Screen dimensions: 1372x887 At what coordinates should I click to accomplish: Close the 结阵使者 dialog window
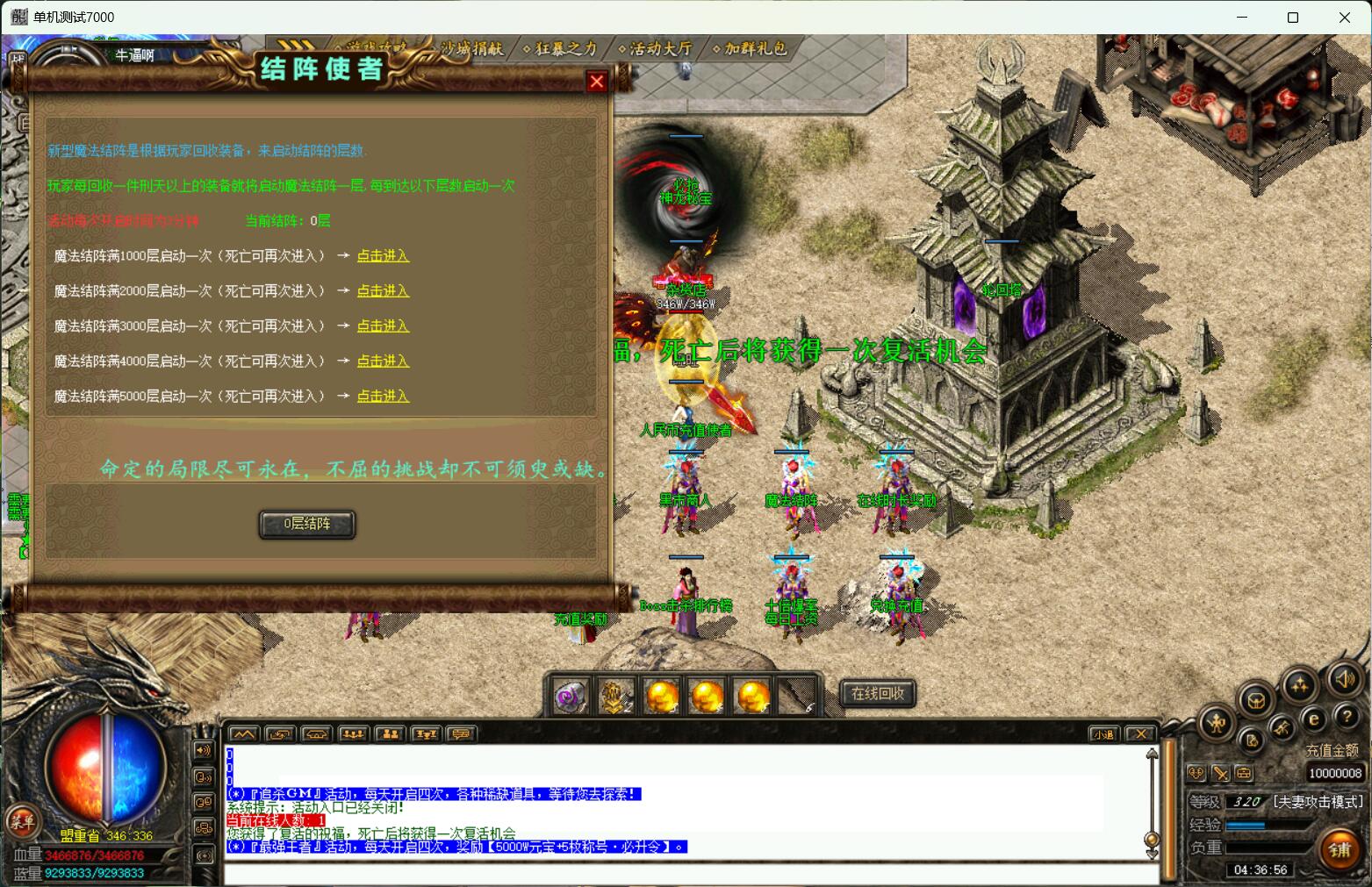tap(597, 82)
